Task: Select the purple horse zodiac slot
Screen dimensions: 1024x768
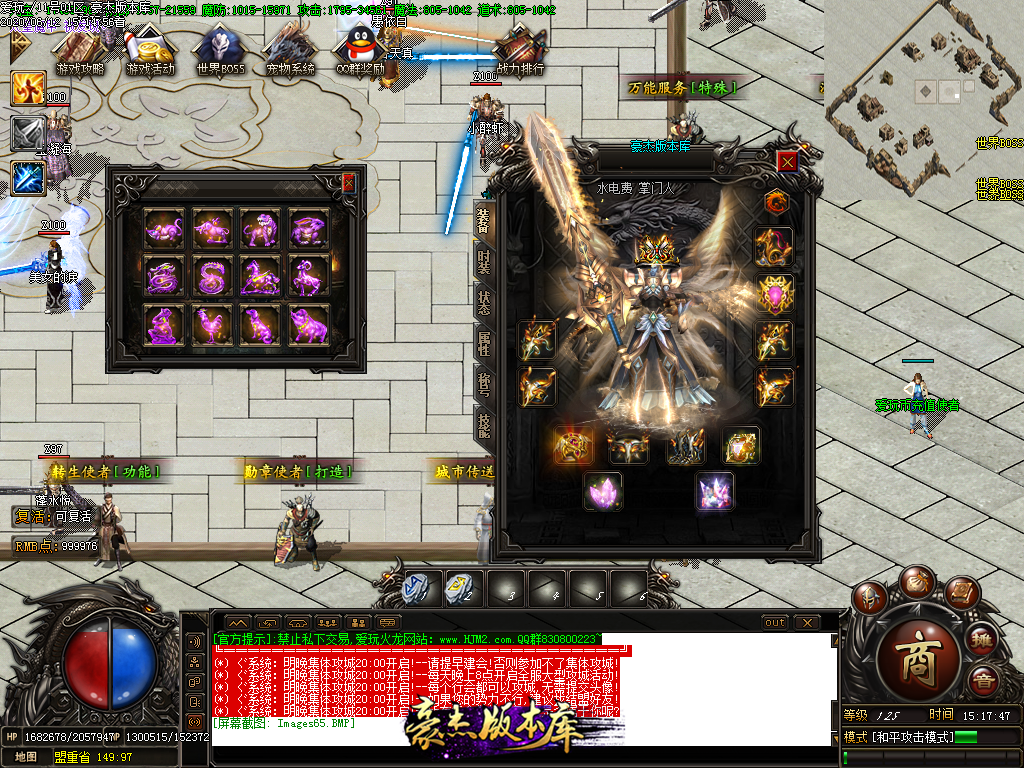Action: (x=261, y=276)
